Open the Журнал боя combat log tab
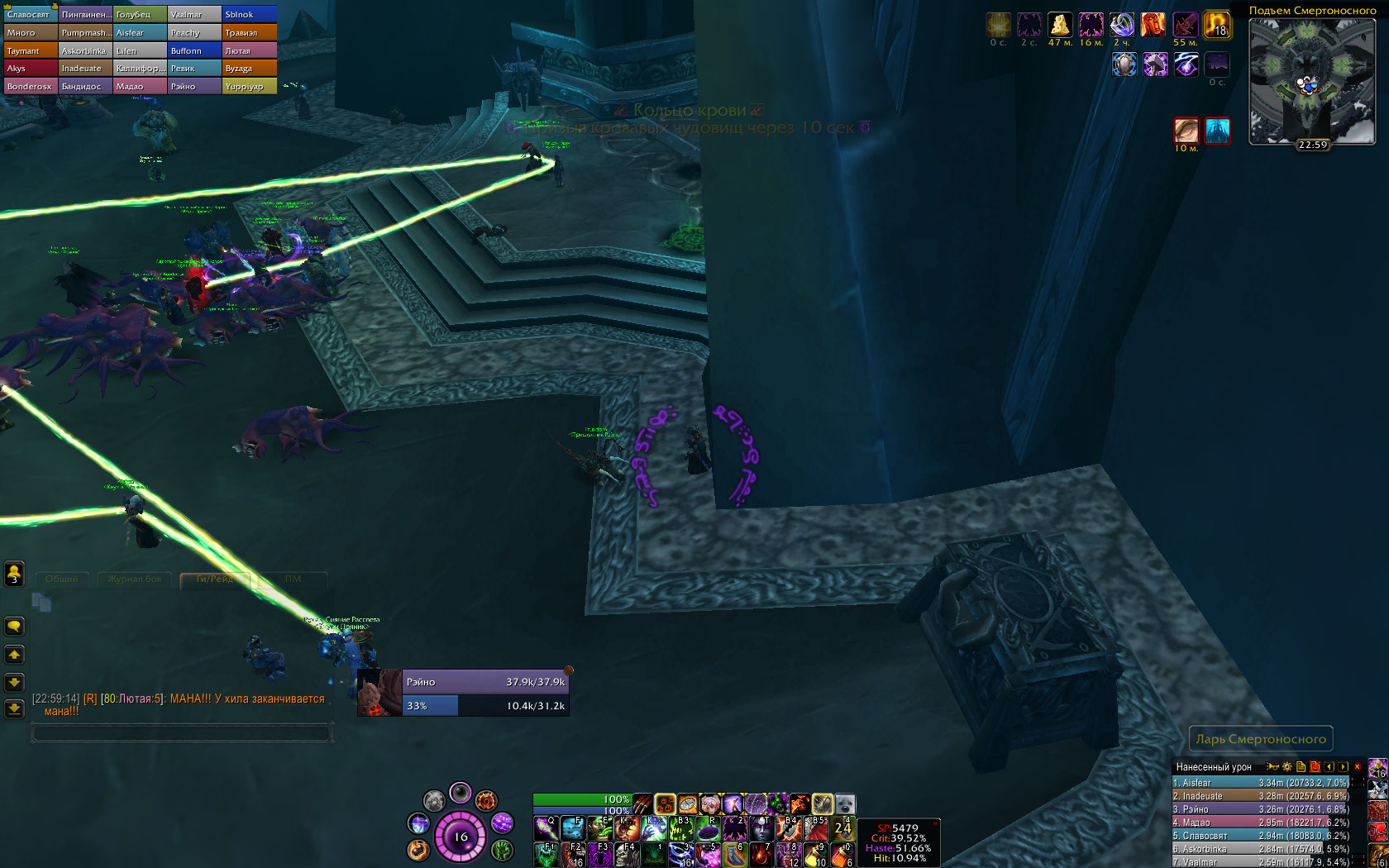This screenshot has width=1389, height=868. click(135, 579)
